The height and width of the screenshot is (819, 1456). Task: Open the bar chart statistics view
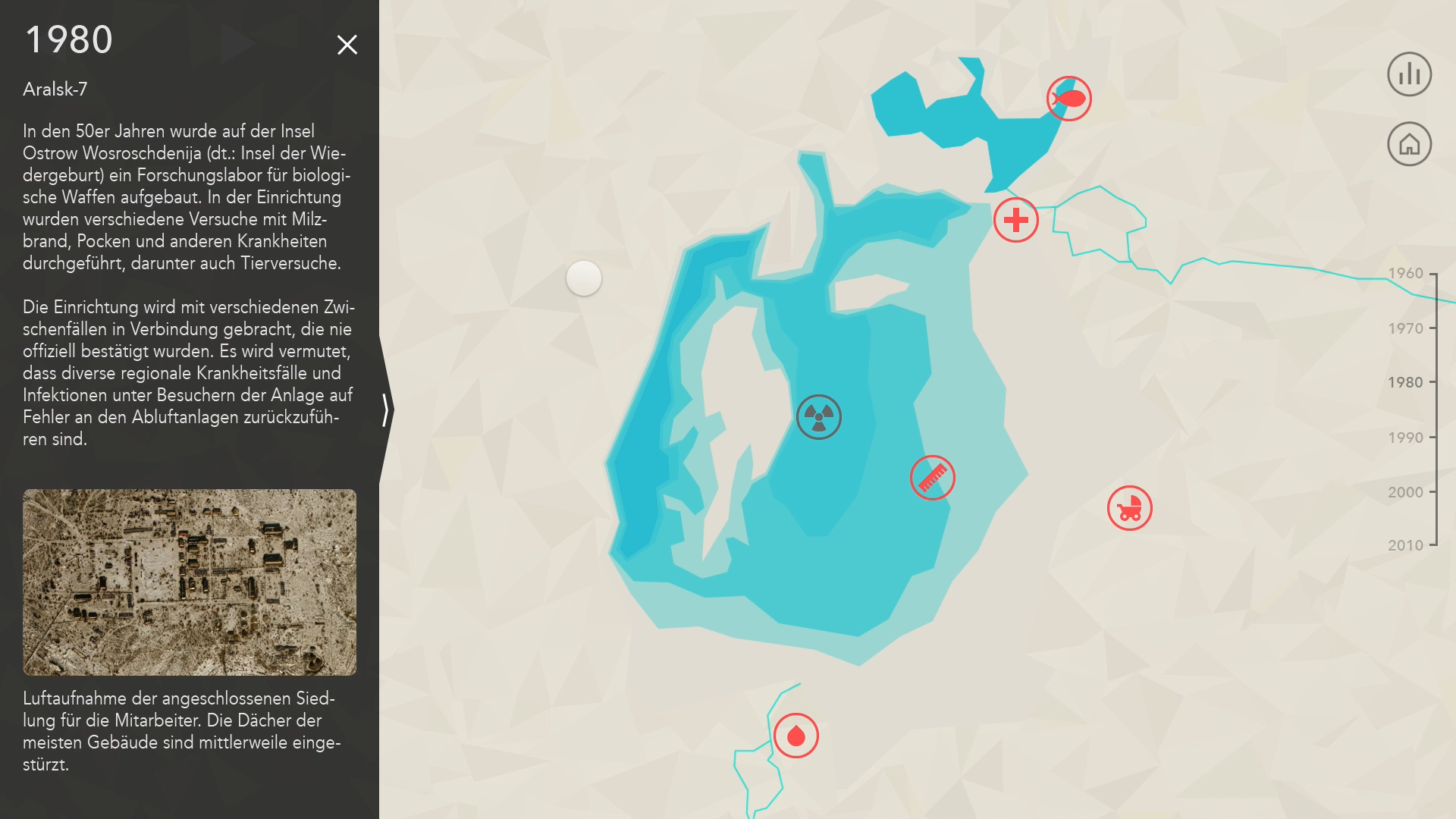tap(1409, 74)
